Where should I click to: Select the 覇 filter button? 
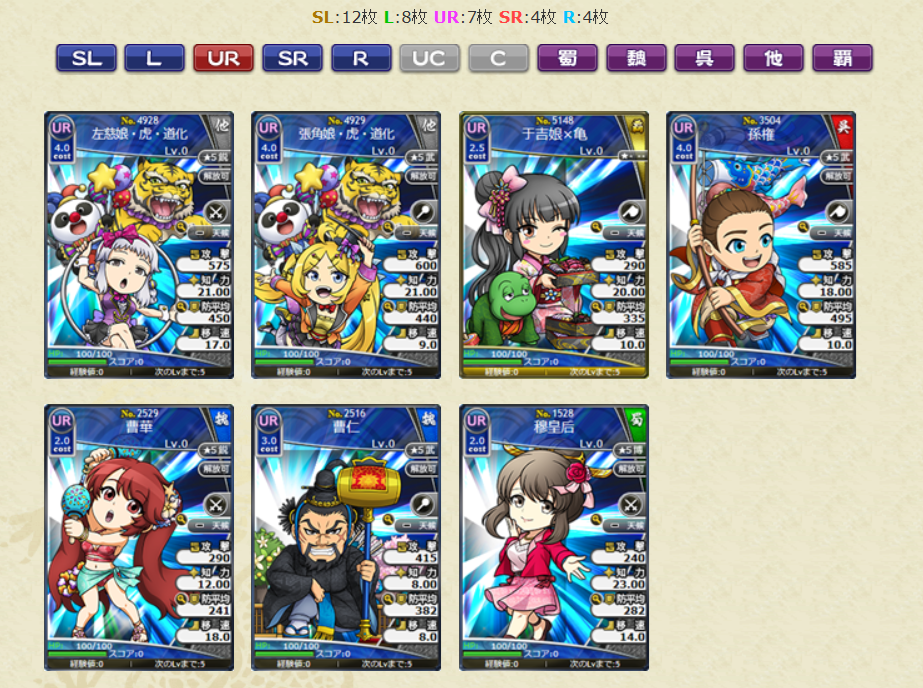(x=842, y=58)
